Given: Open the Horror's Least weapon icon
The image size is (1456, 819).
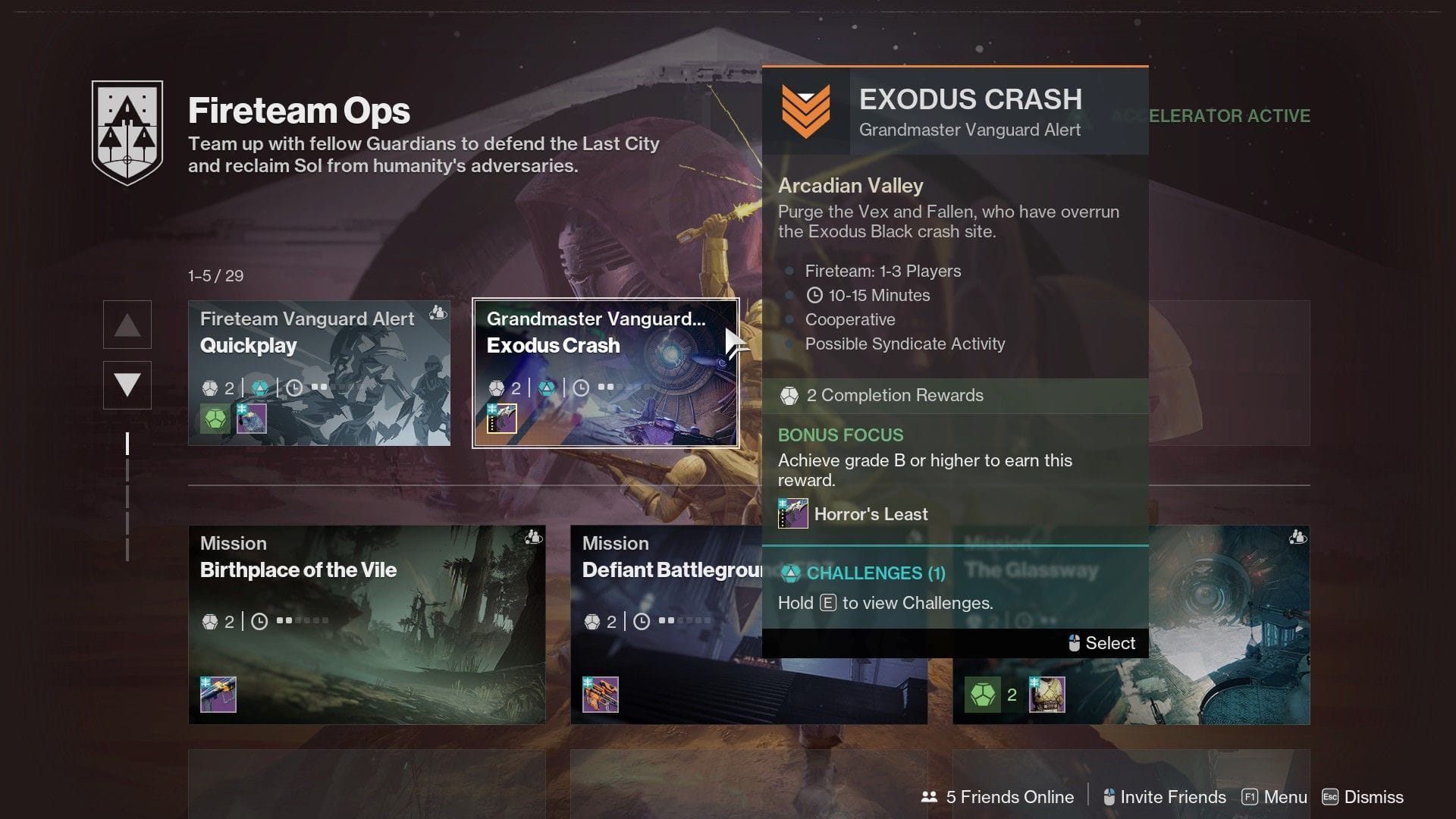Looking at the screenshot, I should point(793,514).
